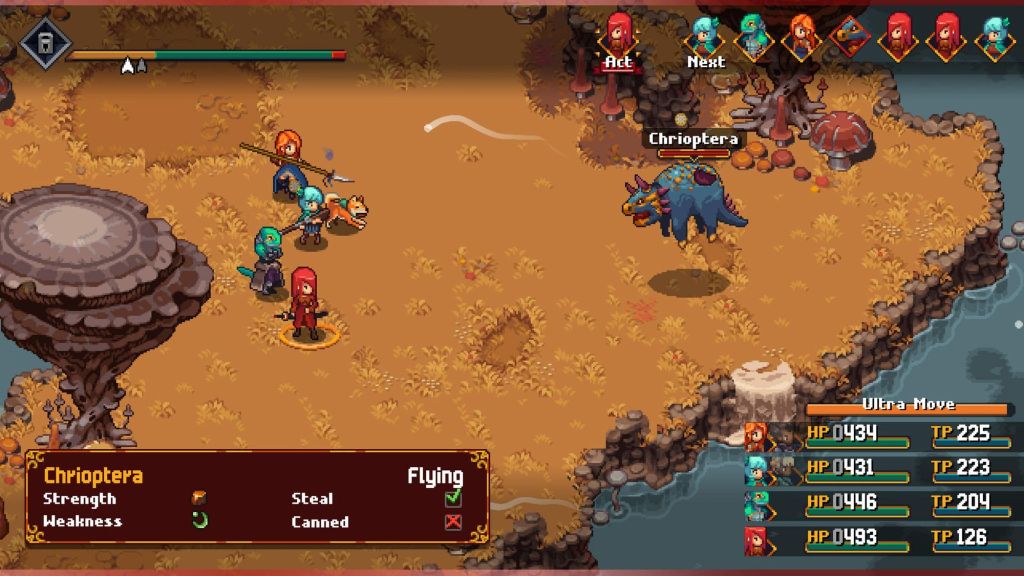Choose the red-haired party row with HP 493
Image resolution: width=1024 pixels, height=576 pixels.
878,538
